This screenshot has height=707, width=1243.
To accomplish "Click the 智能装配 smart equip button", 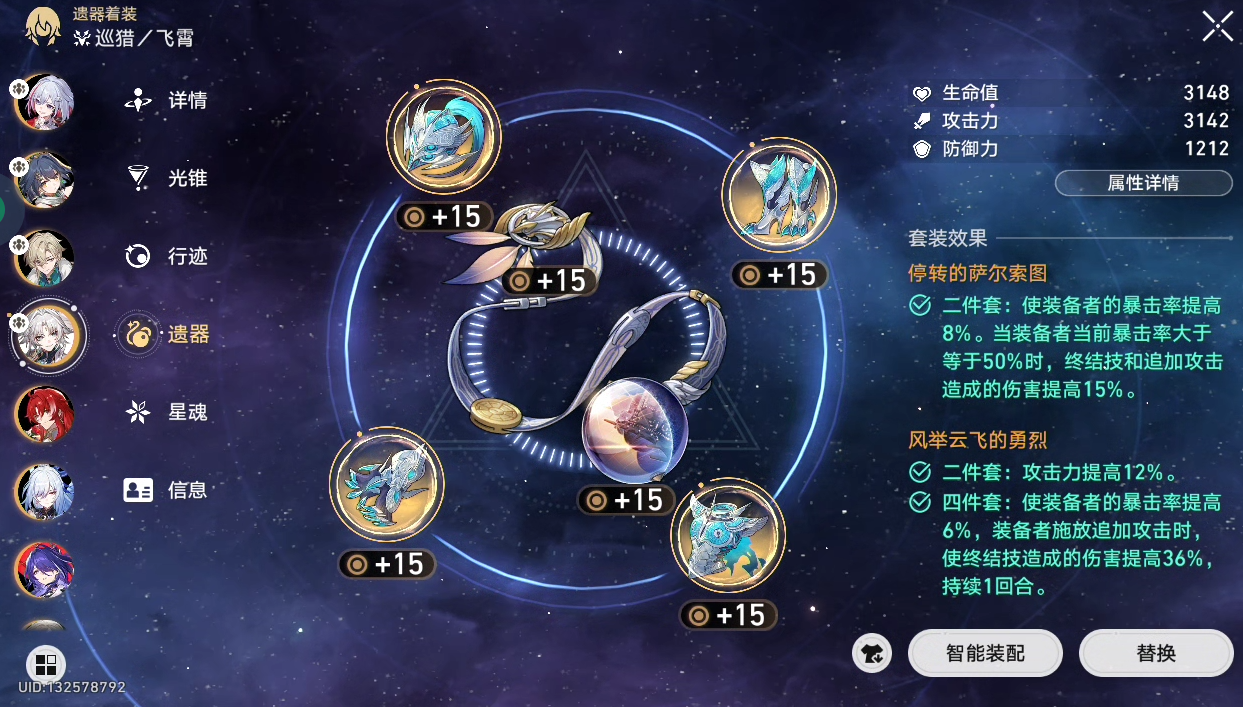I will tap(985, 654).
